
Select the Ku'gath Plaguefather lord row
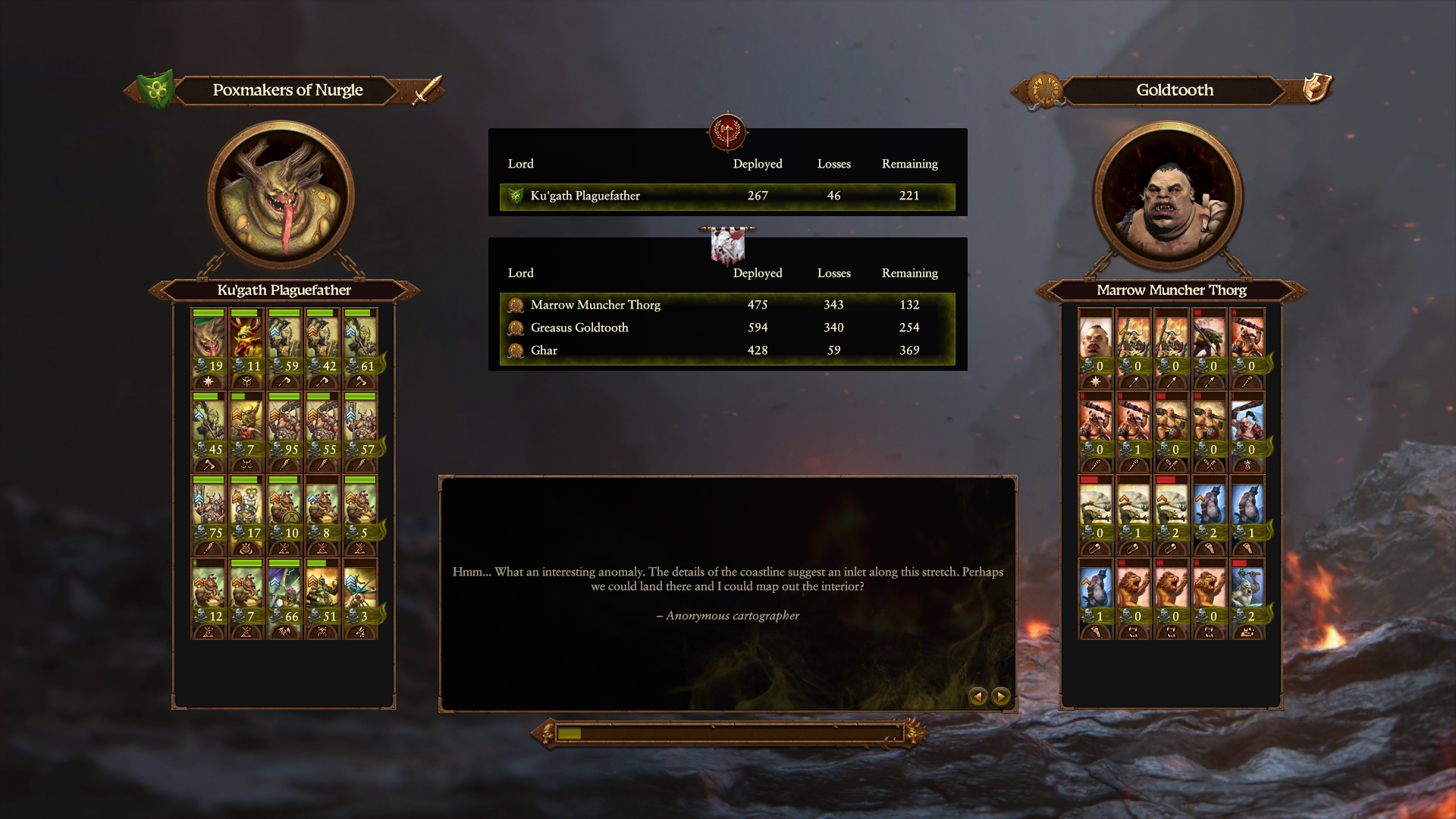(x=726, y=196)
